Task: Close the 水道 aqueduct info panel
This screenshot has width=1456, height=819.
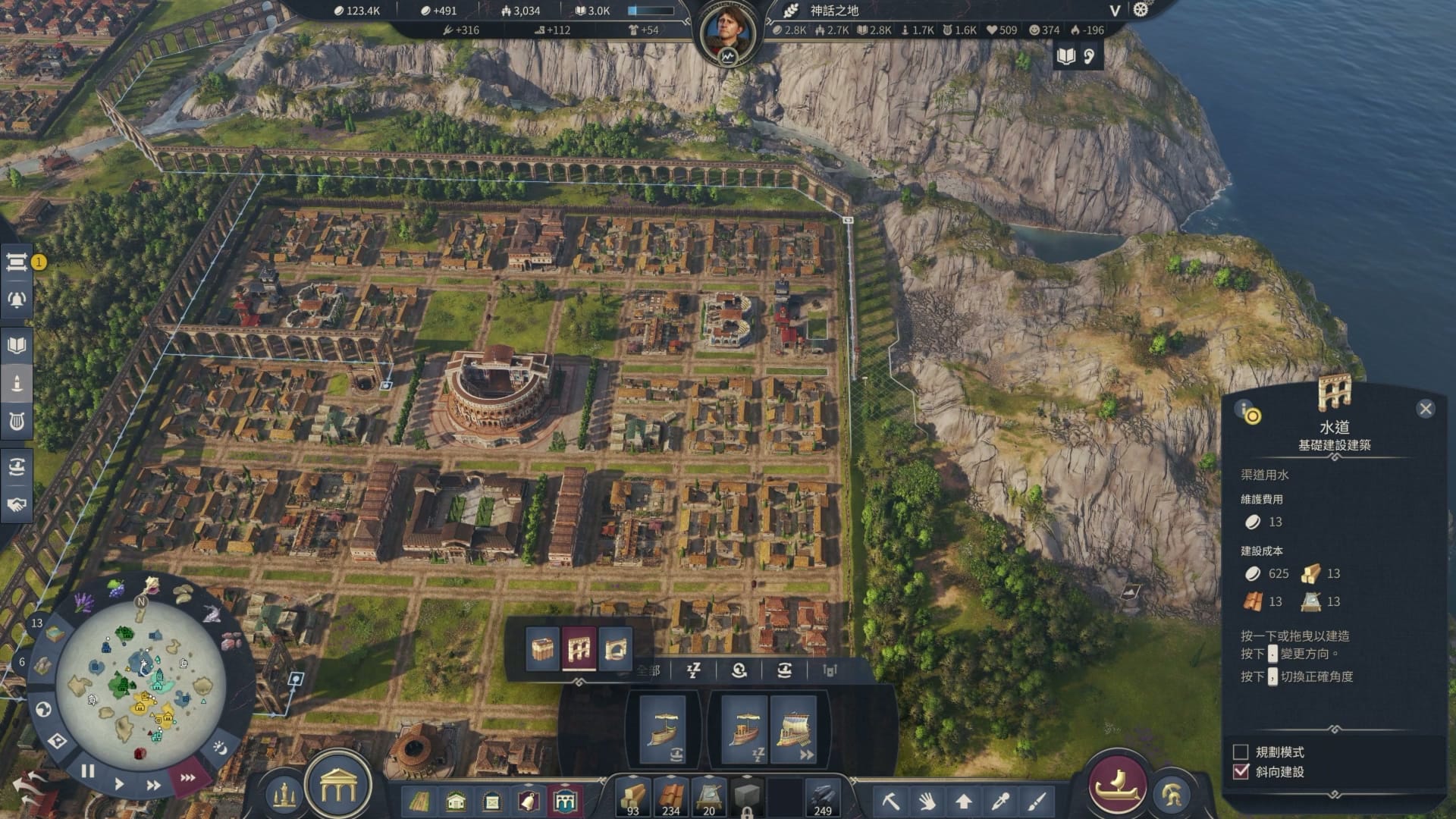Action: (1425, 409)
